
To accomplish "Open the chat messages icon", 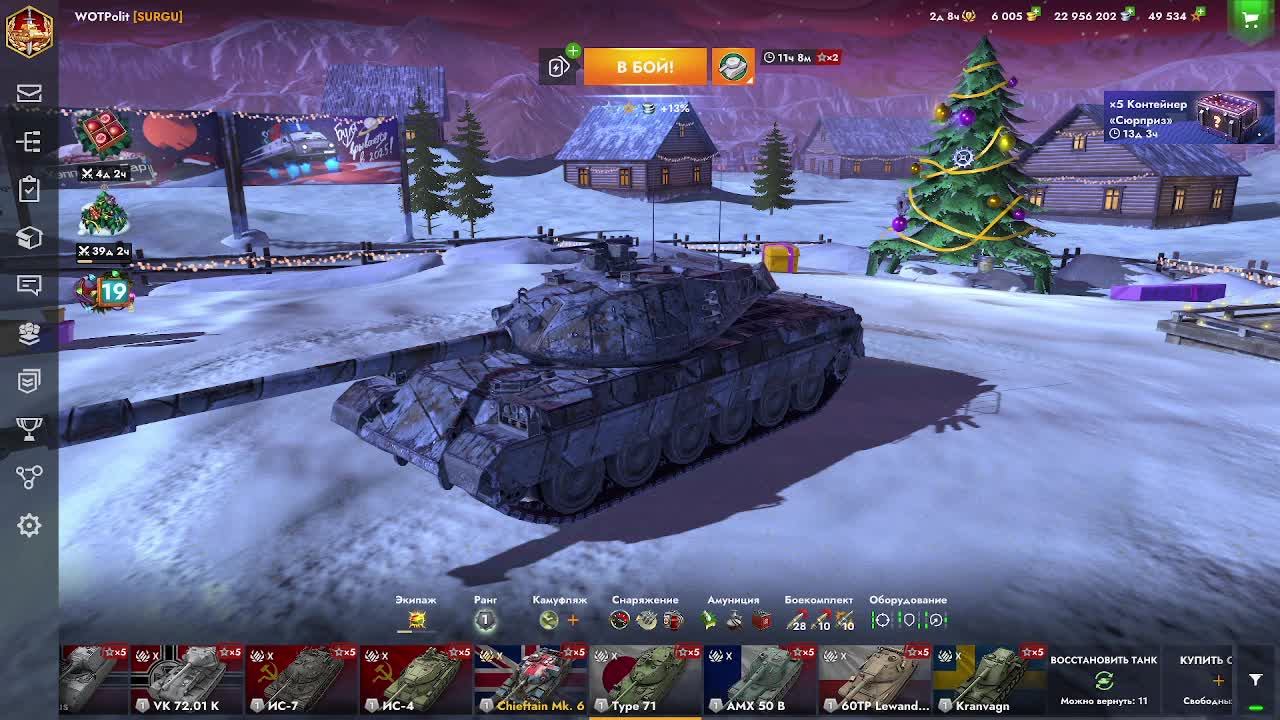I will [29, 285].
